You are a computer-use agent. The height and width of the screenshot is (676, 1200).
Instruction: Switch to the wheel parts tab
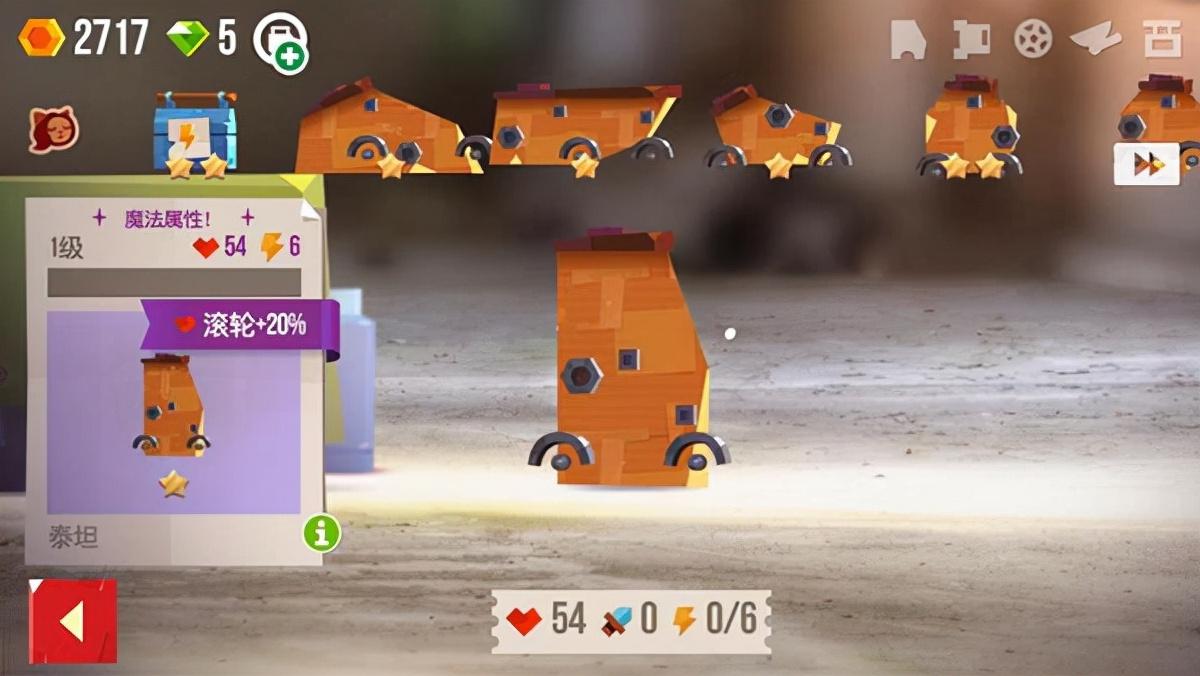(x=1032, y=39)
